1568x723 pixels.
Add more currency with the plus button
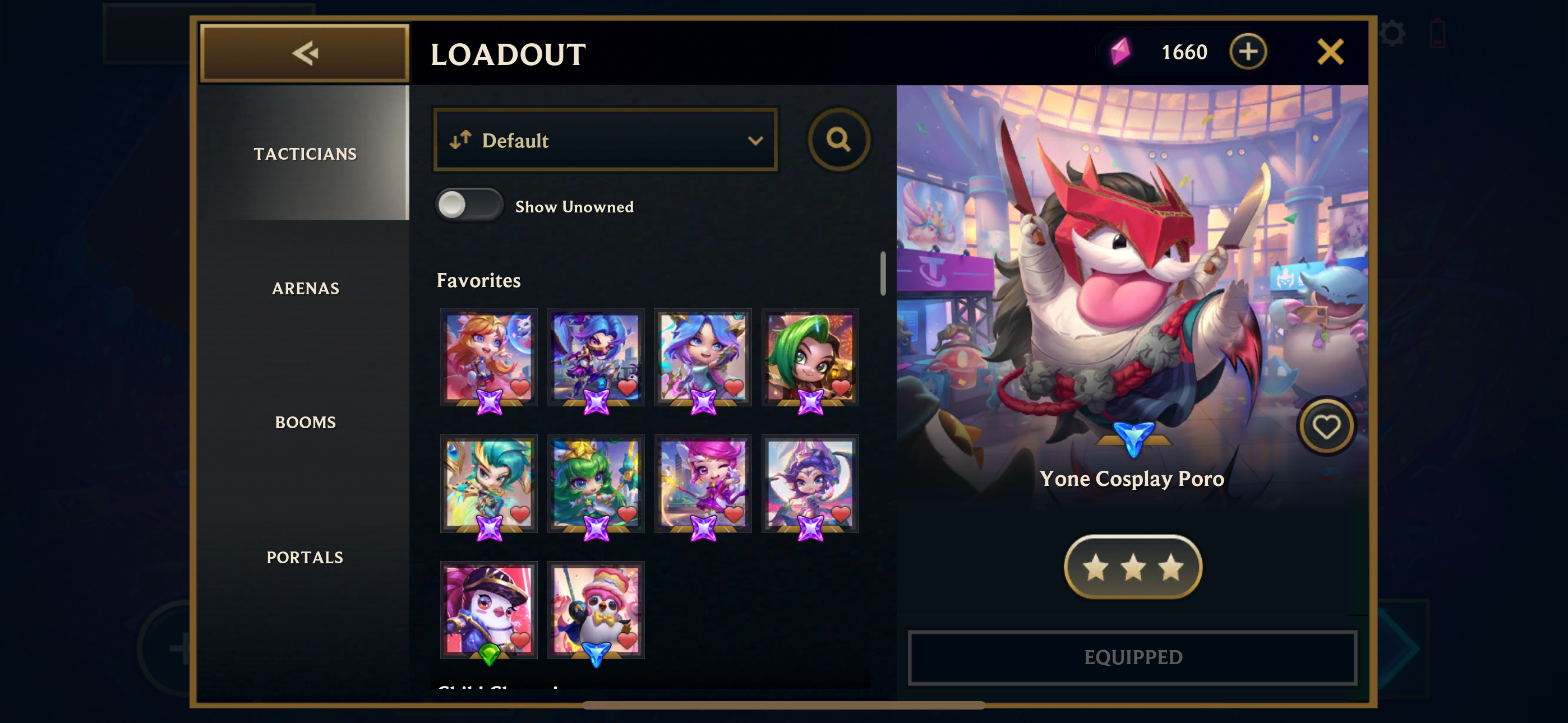click(x=1247, y=52)
